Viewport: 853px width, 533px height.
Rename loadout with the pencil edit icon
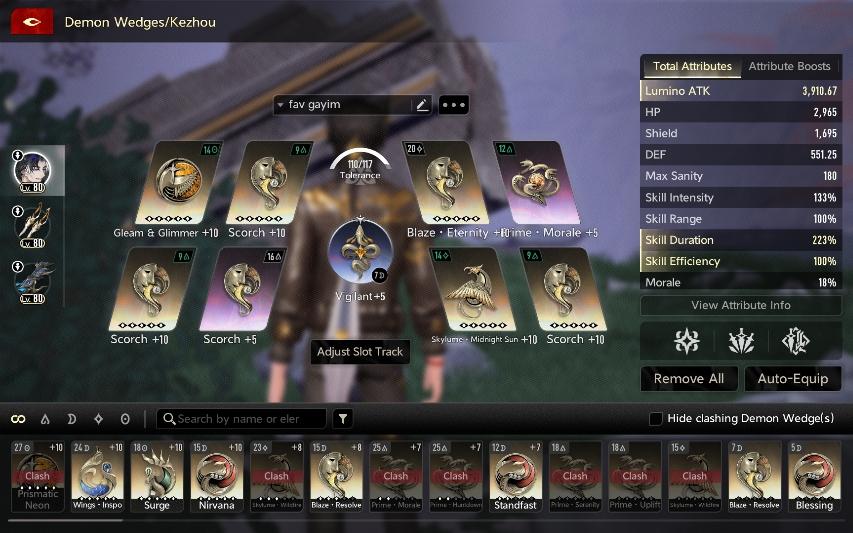pos(422,105)
